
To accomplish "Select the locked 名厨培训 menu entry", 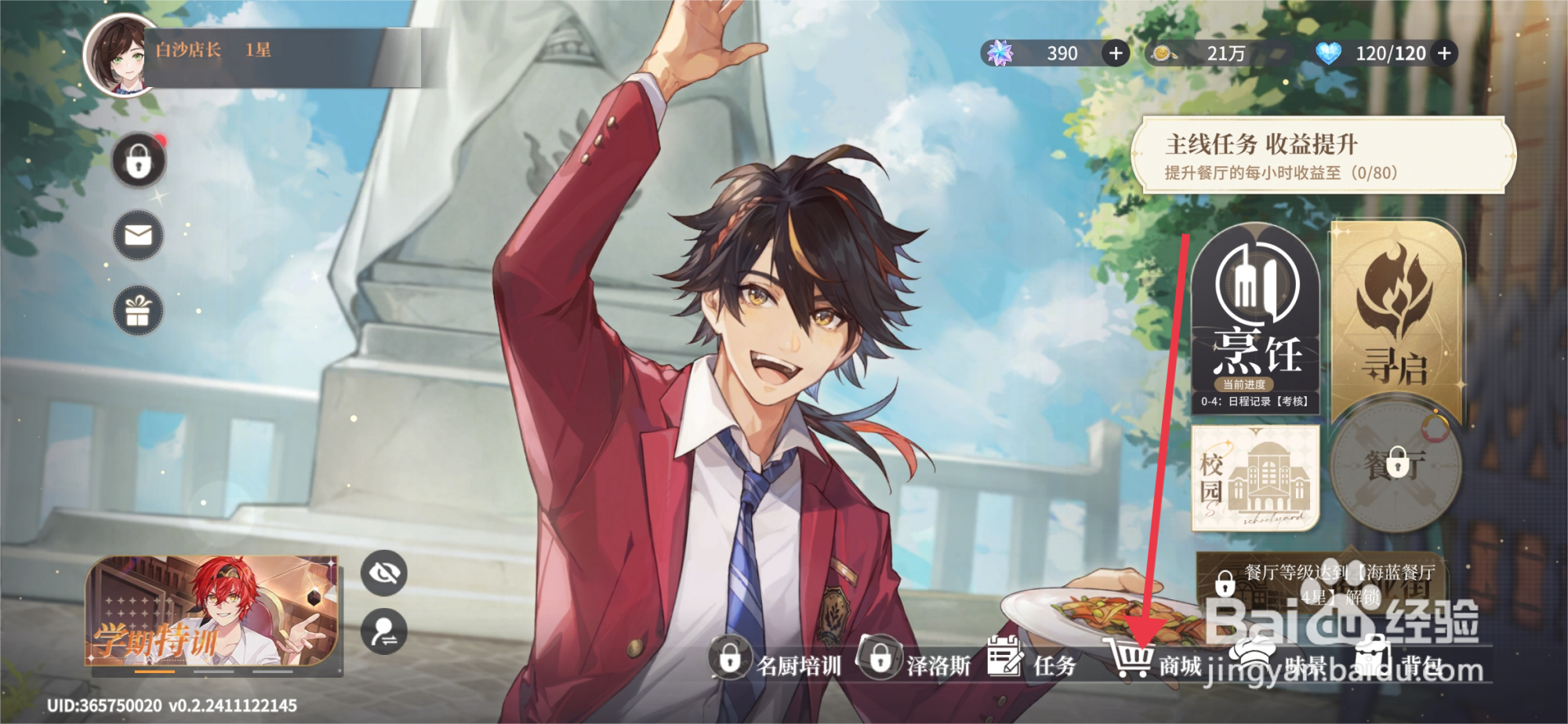I will point(776,664).
